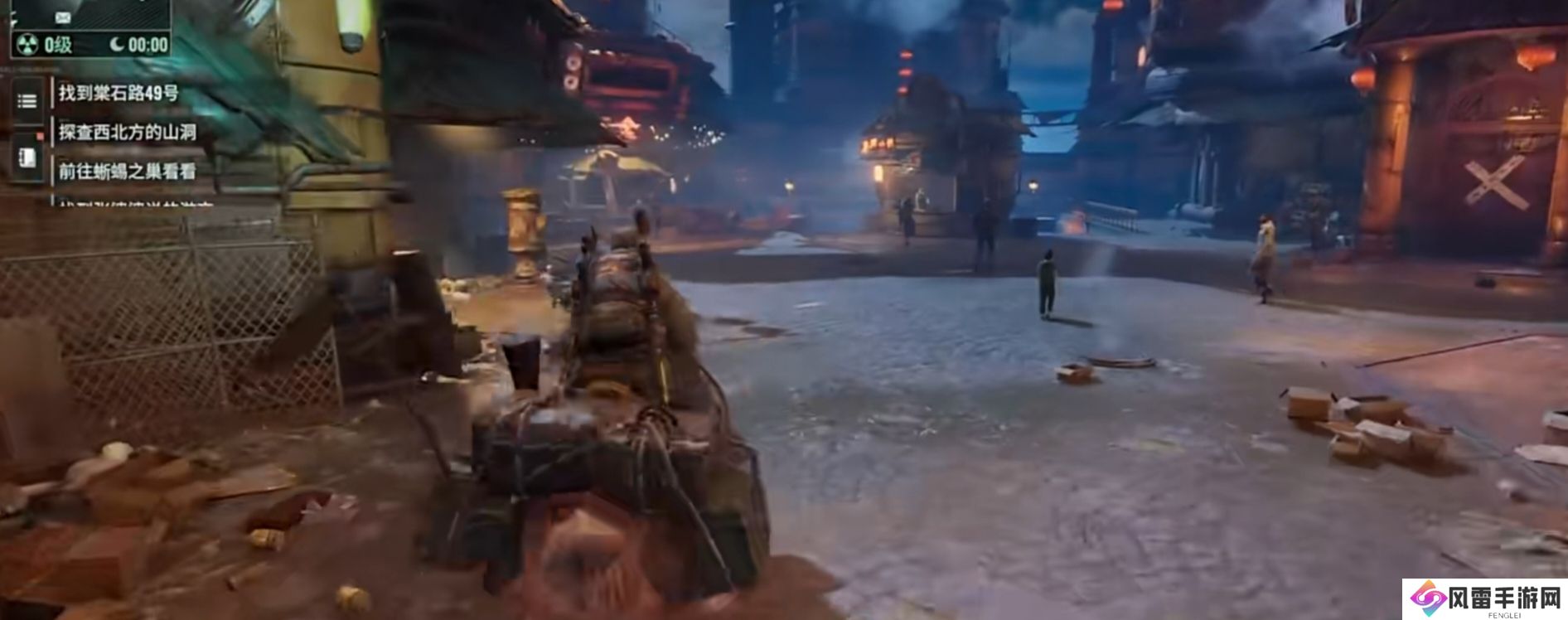Image resolution: width=1568 pixels, height=620 pixels.
Task: Select quest 前往蜥蜴之巢看看
Action: pyautogui.click(x=128, y=172)
